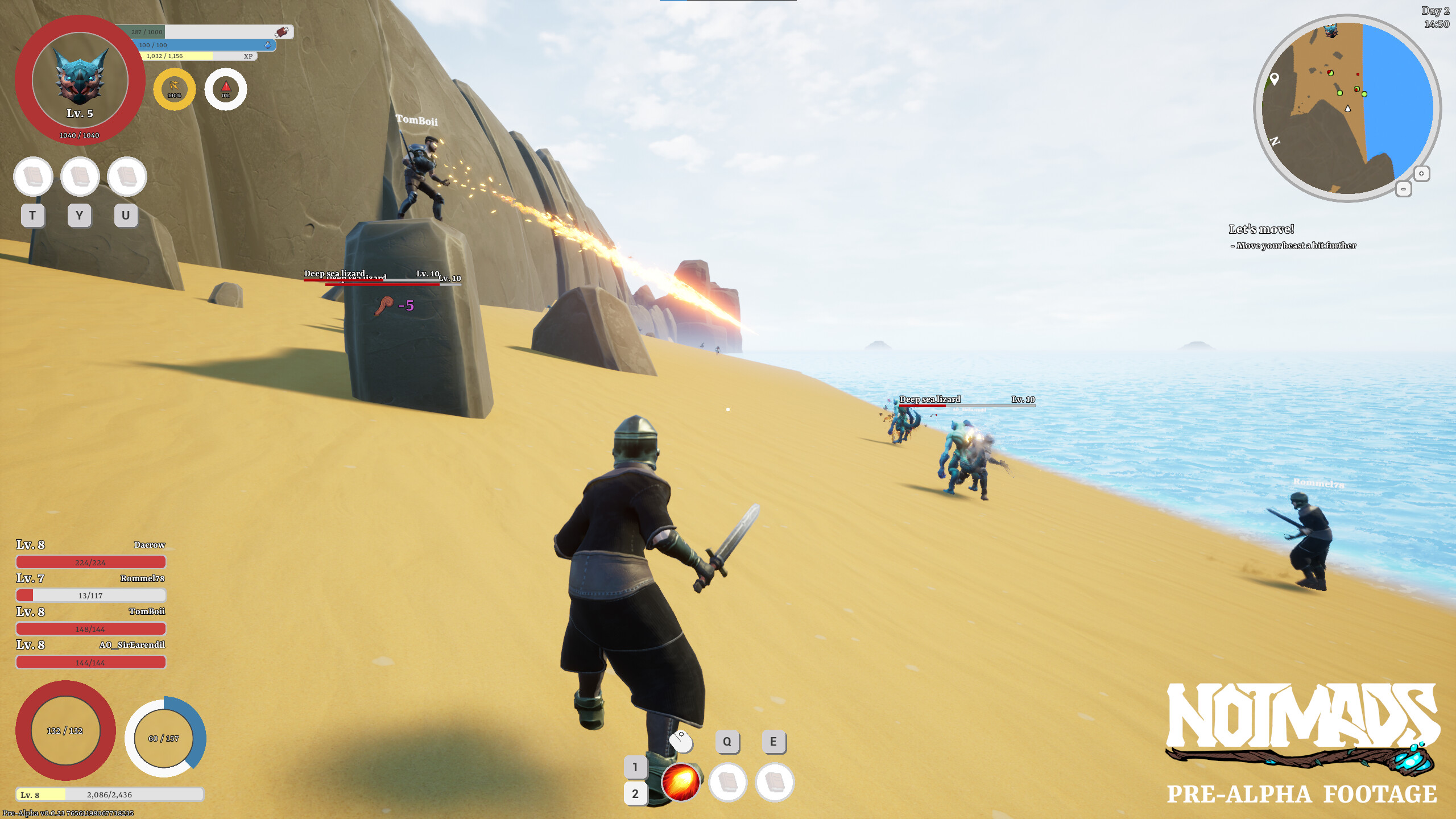
Task: Select the ability icon above the T key
Action: click(x=34, y=177)
